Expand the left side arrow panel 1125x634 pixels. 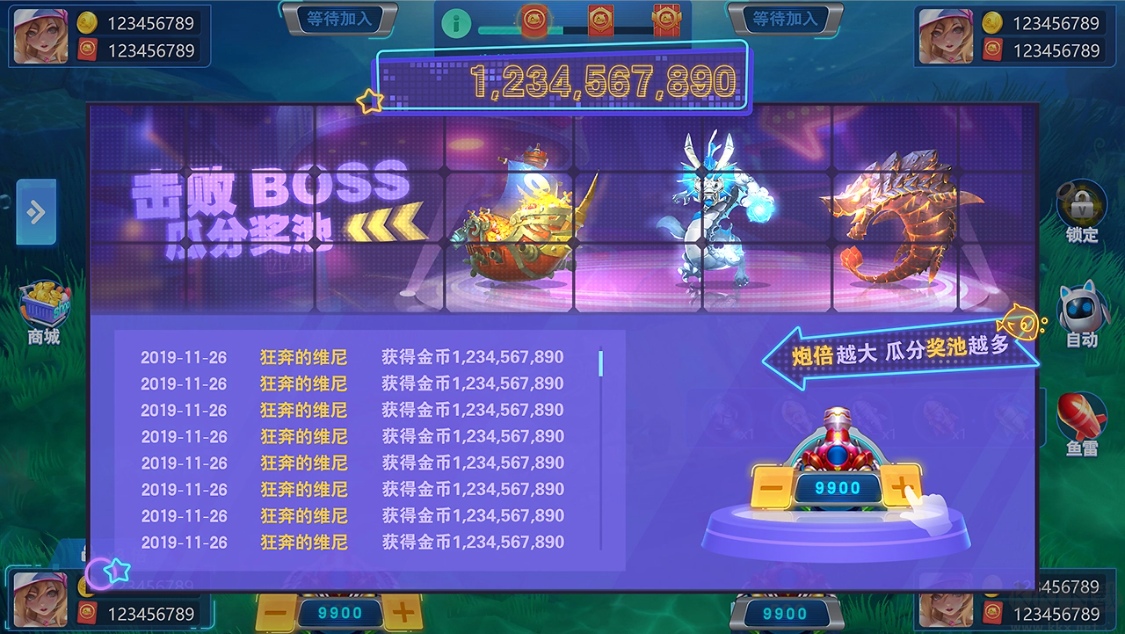point(36,212)
